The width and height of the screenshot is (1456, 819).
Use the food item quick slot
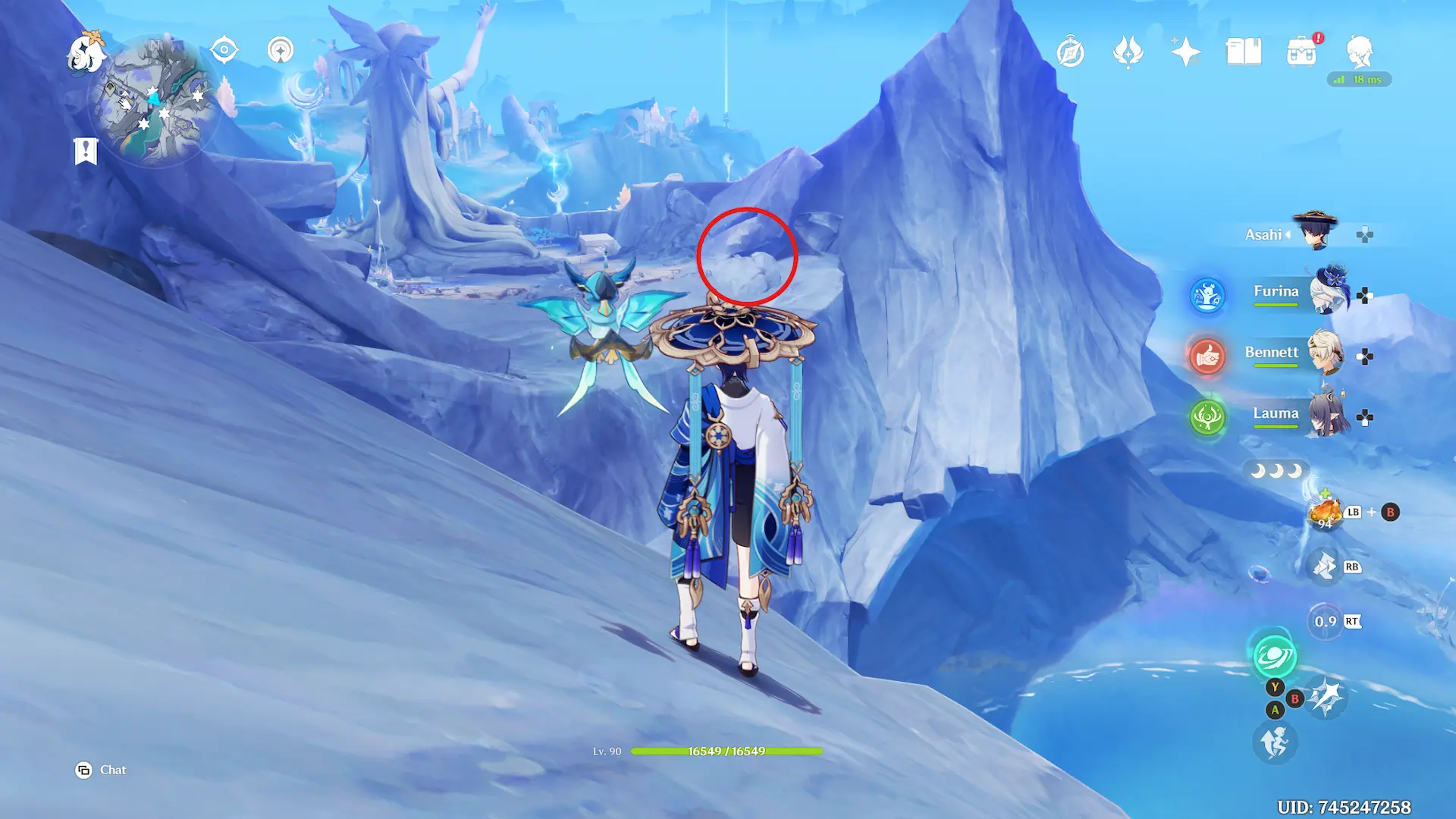click(x=1325, y=513)
